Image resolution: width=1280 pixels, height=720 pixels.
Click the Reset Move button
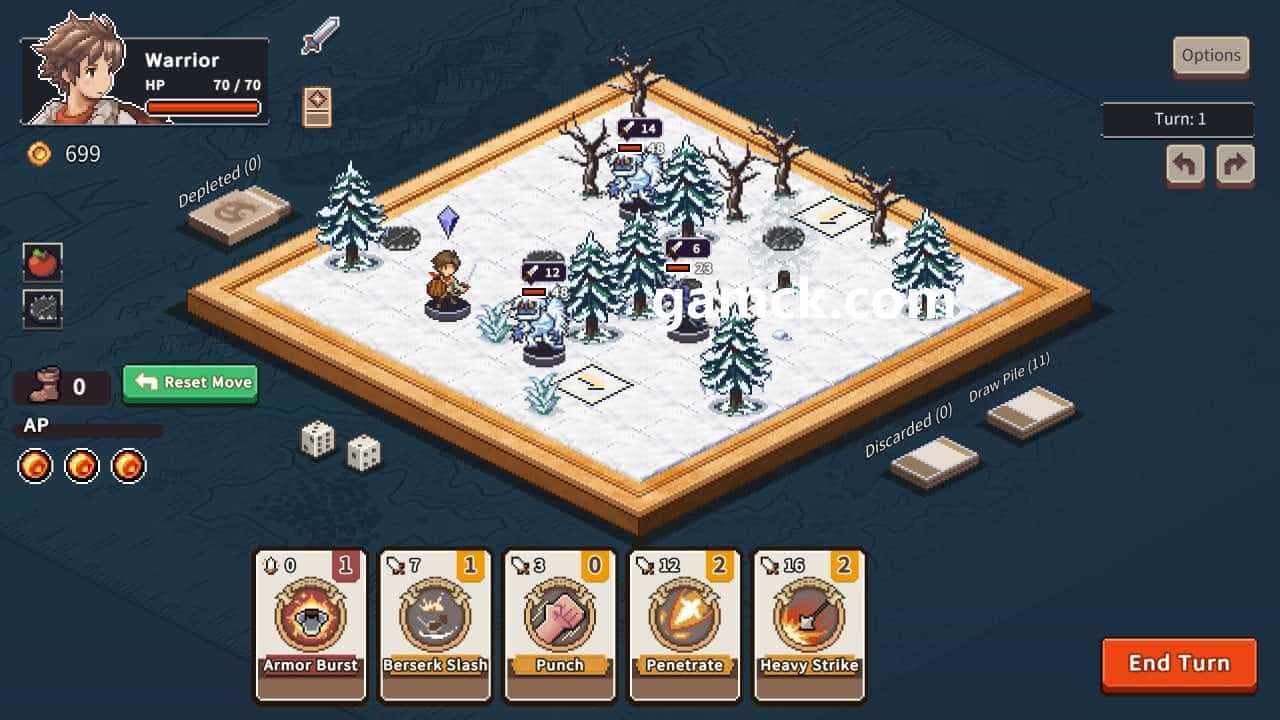pos(190,382)
